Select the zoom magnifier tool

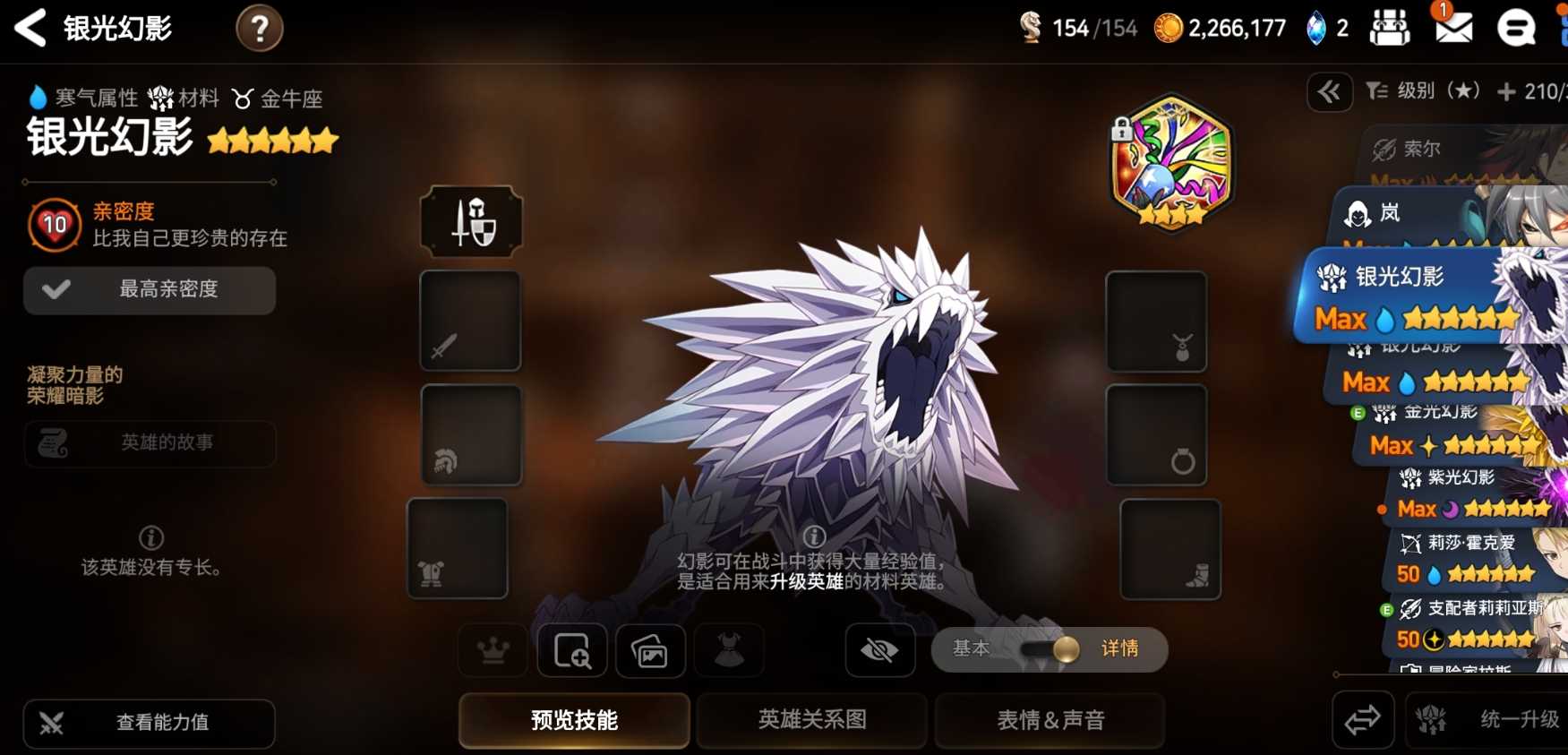click(x=573, y=651)
